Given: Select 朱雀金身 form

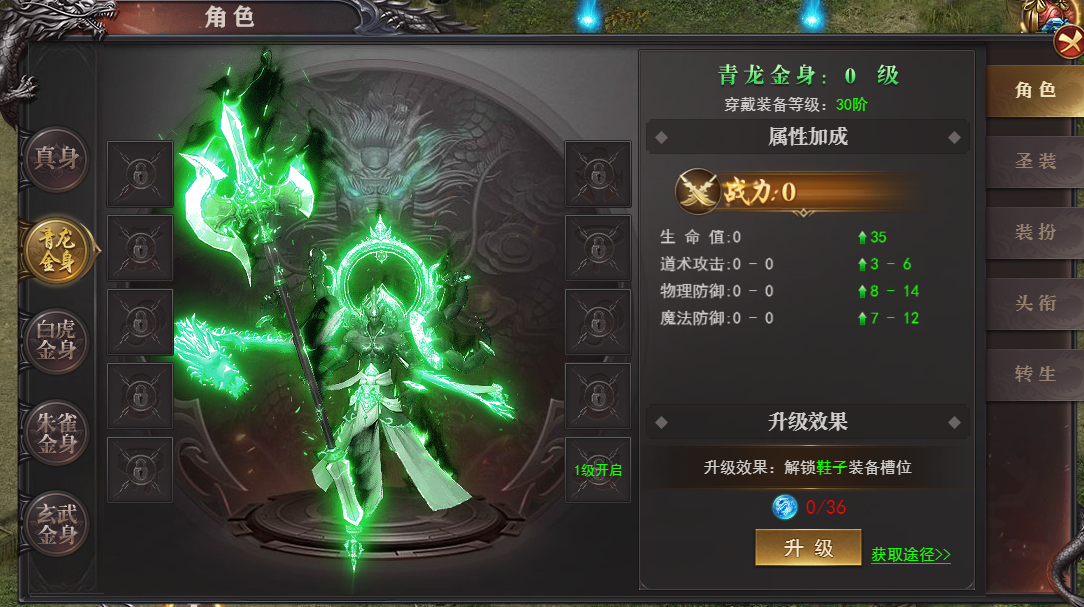Looking at the screenshot, I should tap(57, 431).
